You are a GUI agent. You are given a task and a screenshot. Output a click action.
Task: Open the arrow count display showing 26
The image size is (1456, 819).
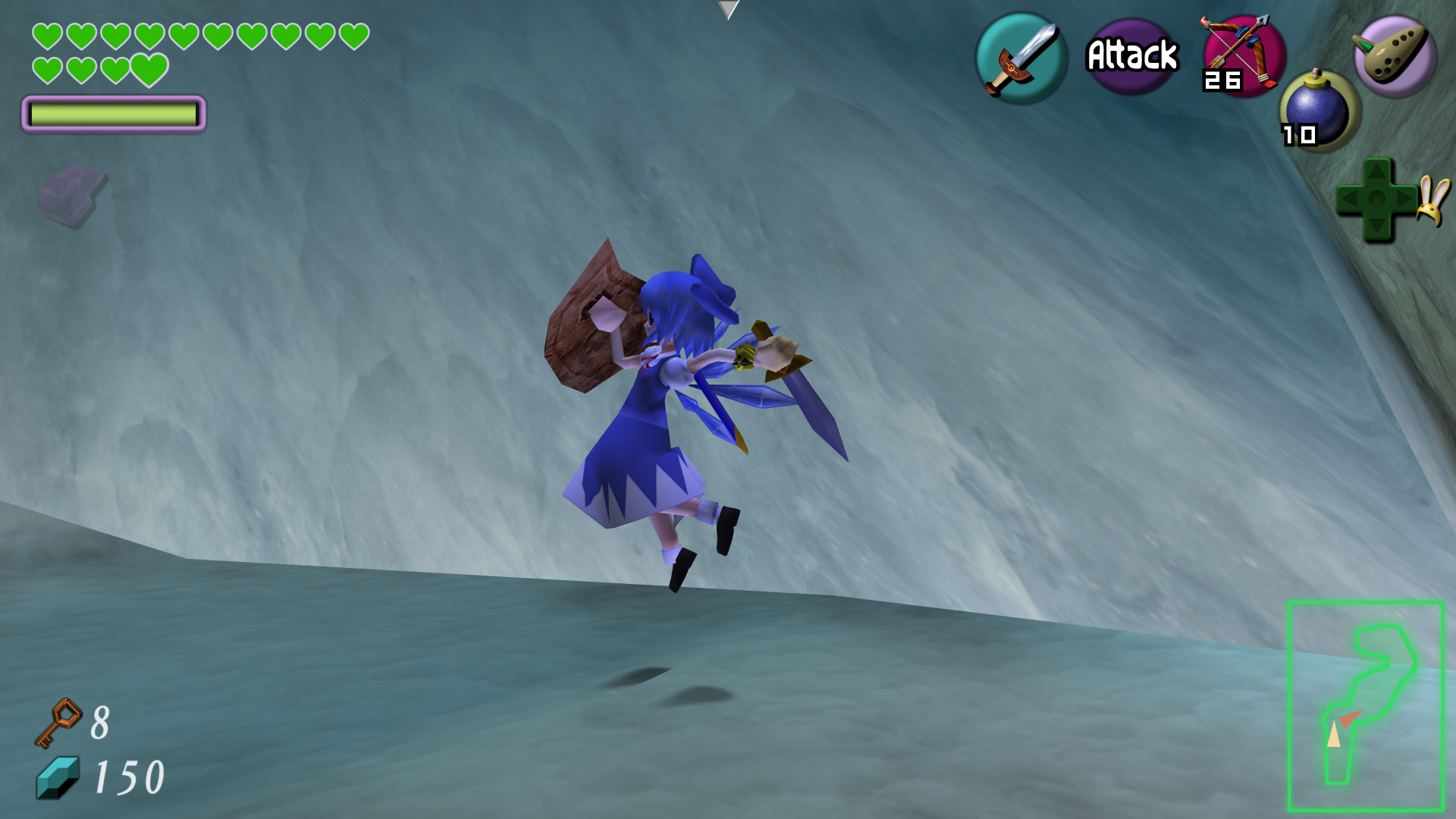tap(1221, 80)
